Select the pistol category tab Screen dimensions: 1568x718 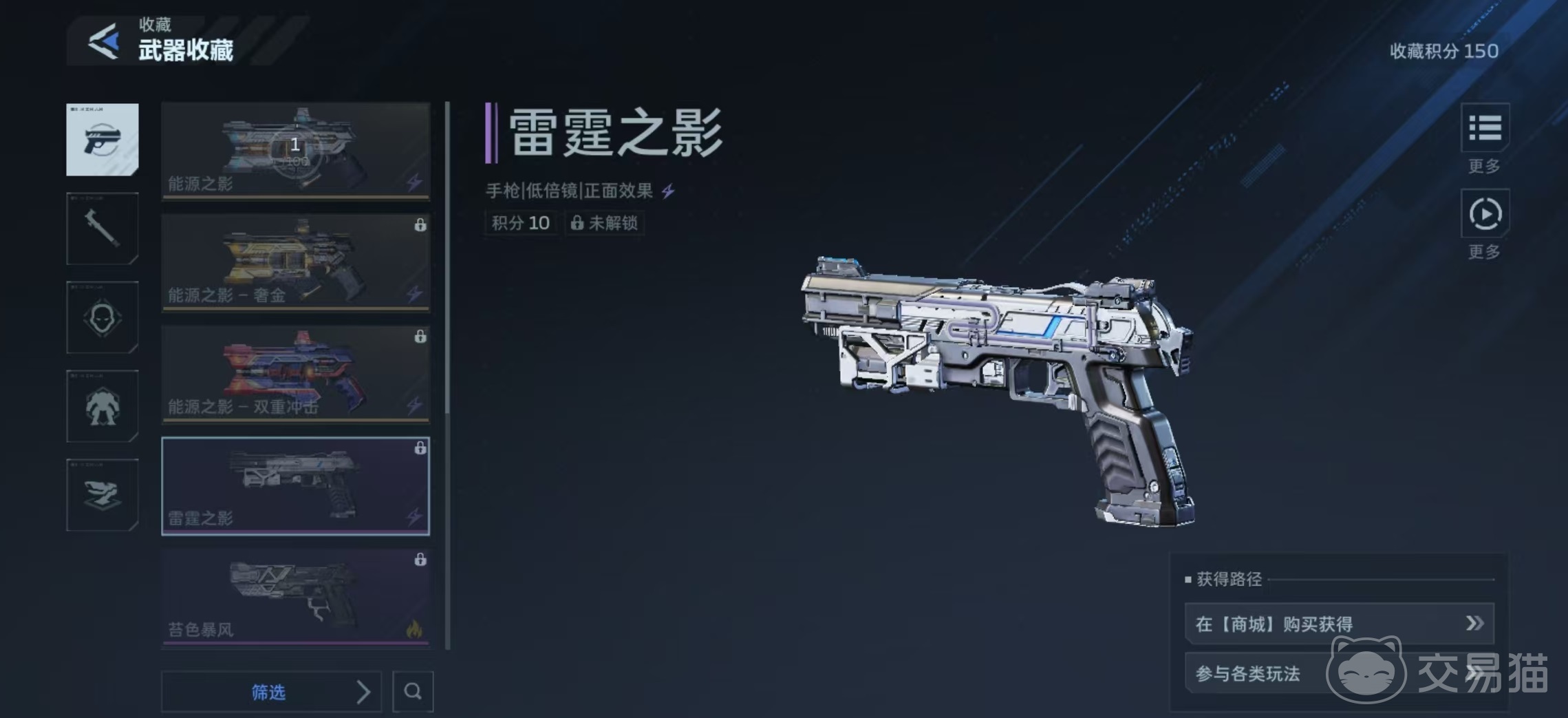[103, 140]
